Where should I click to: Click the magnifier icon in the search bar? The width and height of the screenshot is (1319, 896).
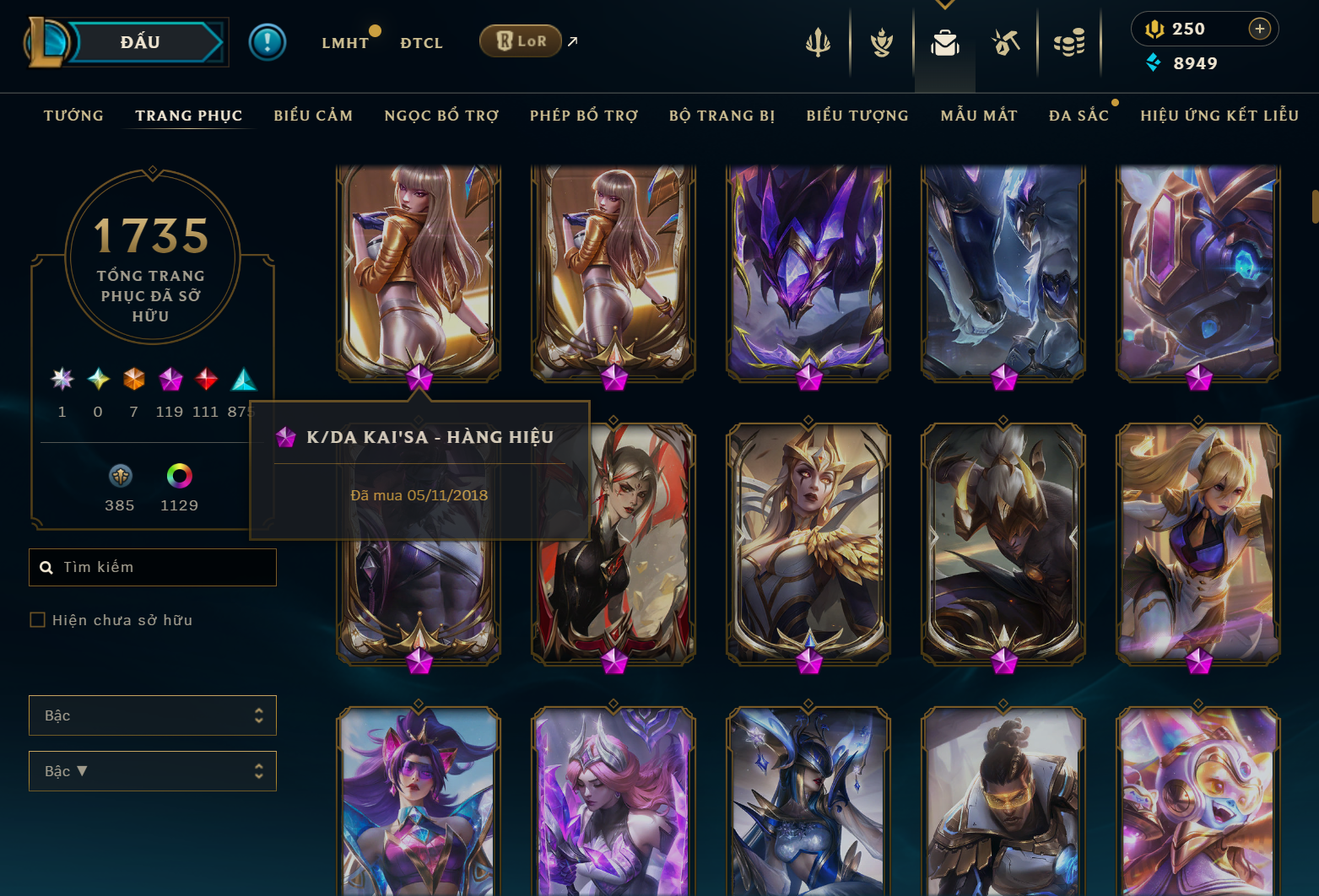tap(46, 567)
